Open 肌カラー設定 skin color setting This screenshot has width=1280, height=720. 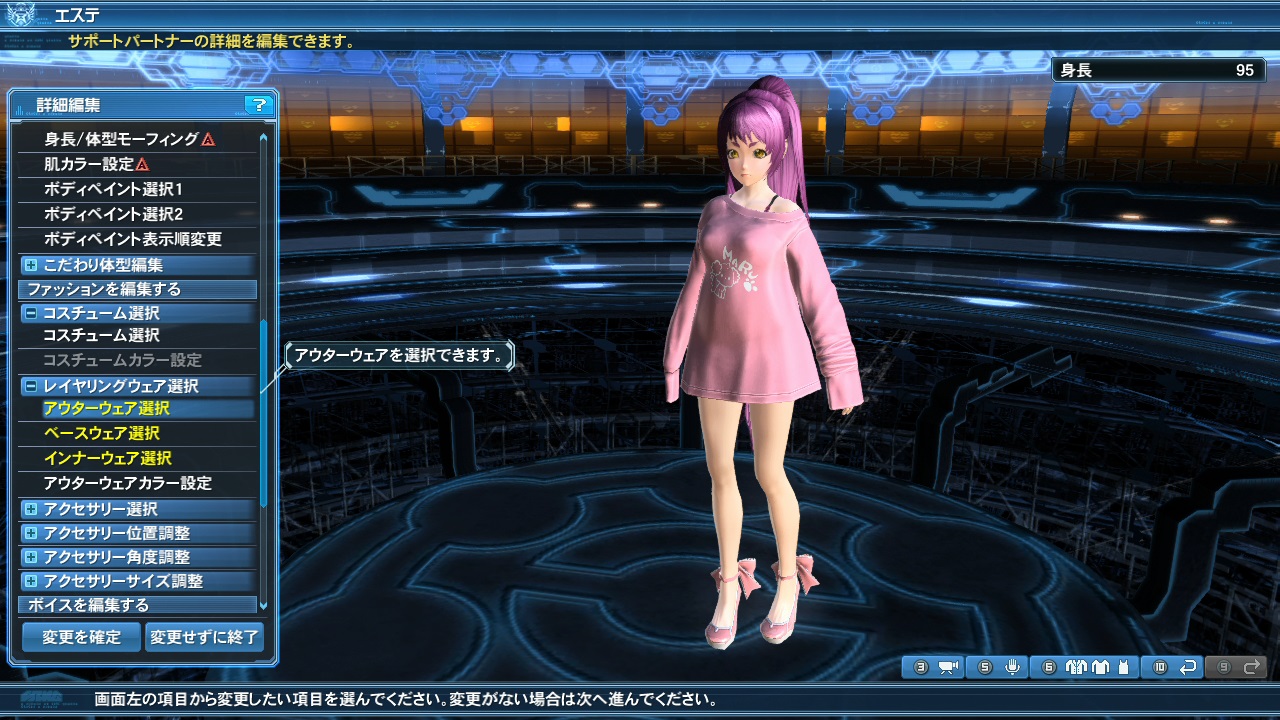[x=89, y=164]
